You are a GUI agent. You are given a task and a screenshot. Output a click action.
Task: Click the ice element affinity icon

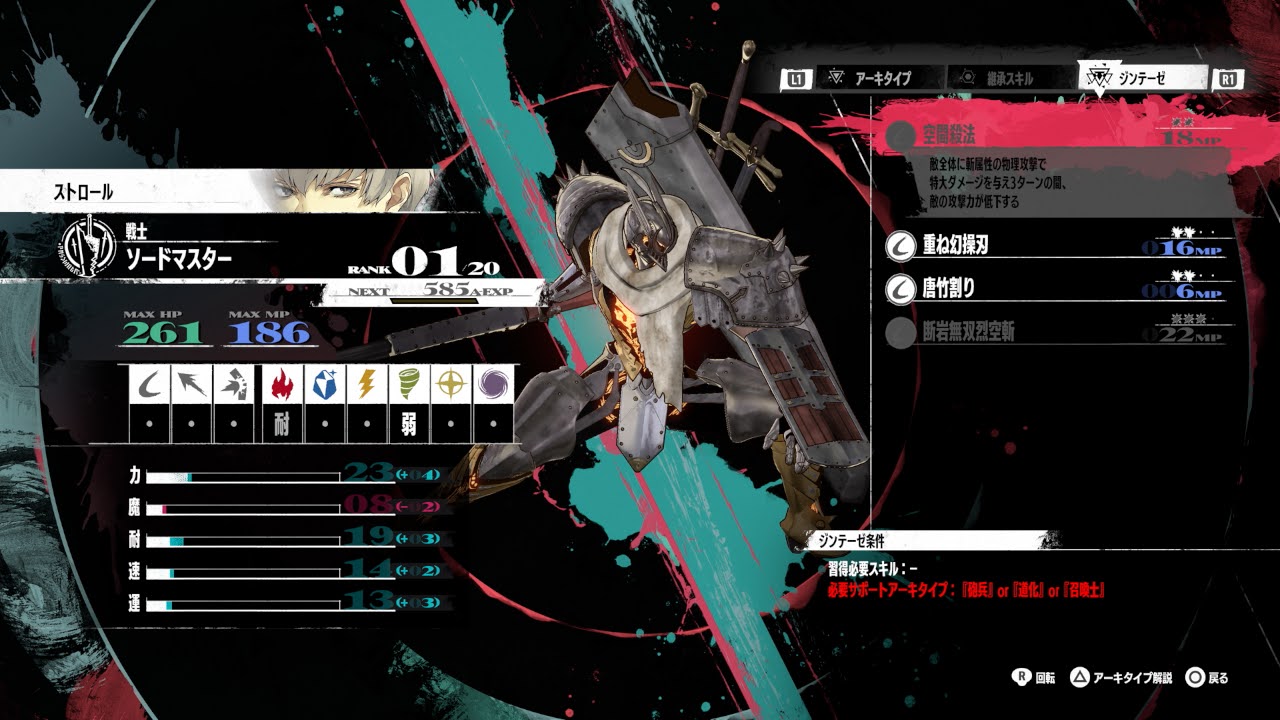pos(323,385)
